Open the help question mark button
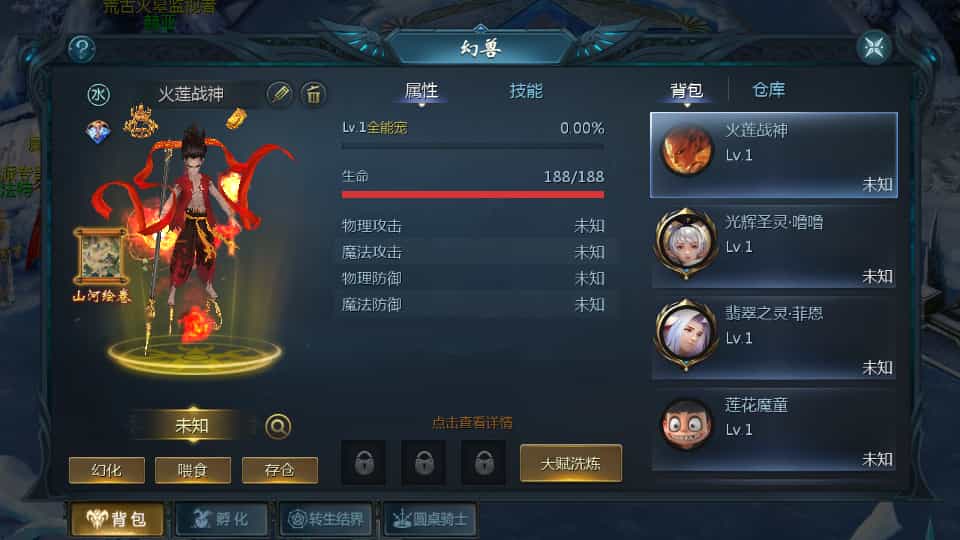The height and width of the screenshot is (540, 960). coord(82,48)
